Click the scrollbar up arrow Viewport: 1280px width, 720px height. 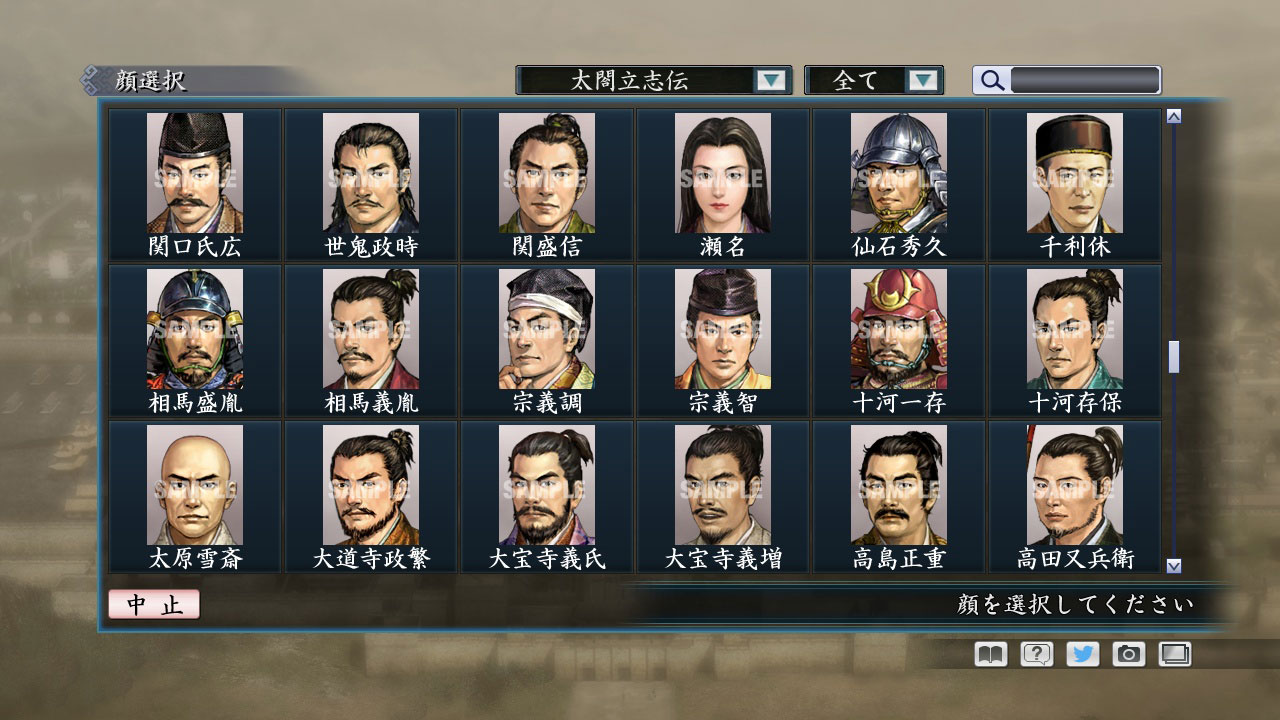click(1173, 114)
